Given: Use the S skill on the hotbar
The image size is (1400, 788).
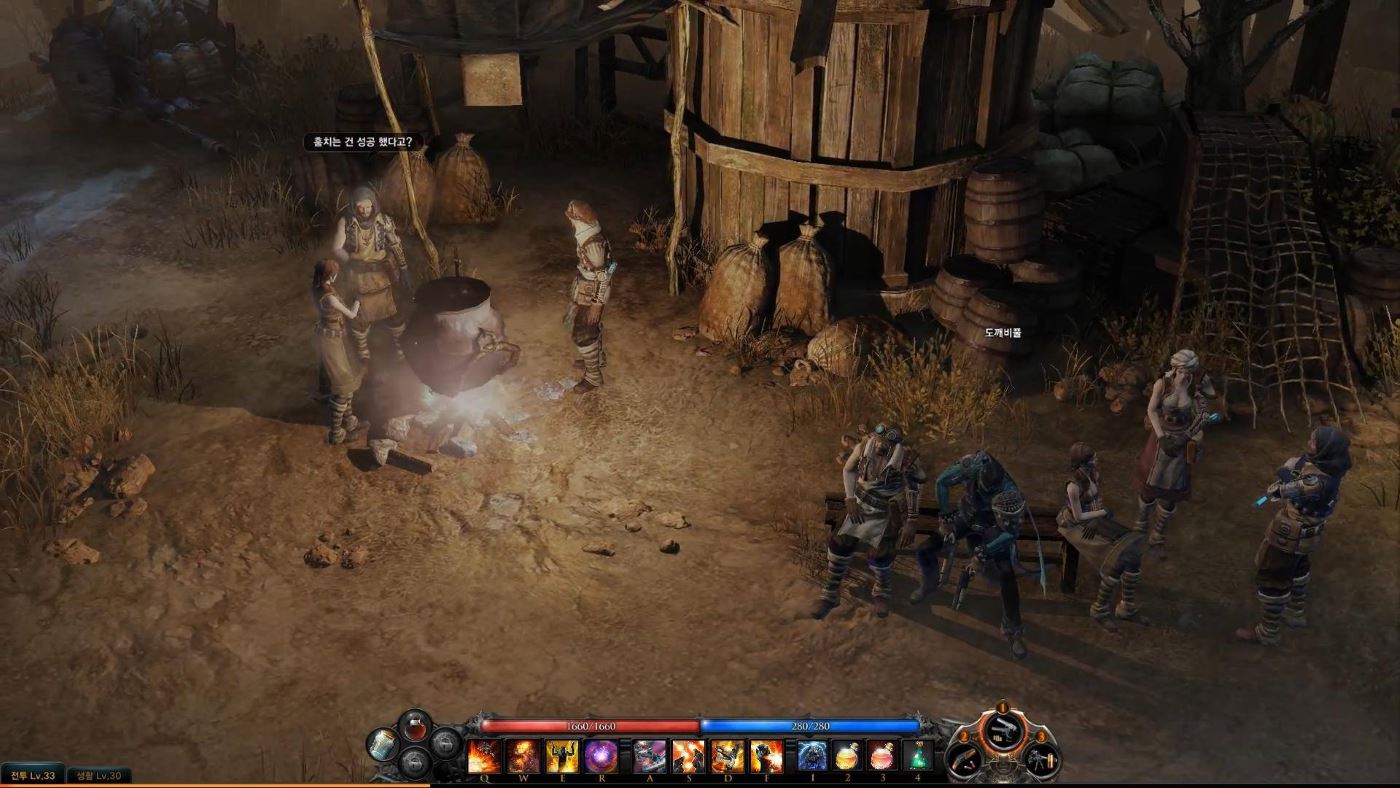Looking at the screenshot, I should [x=688, y=756].
